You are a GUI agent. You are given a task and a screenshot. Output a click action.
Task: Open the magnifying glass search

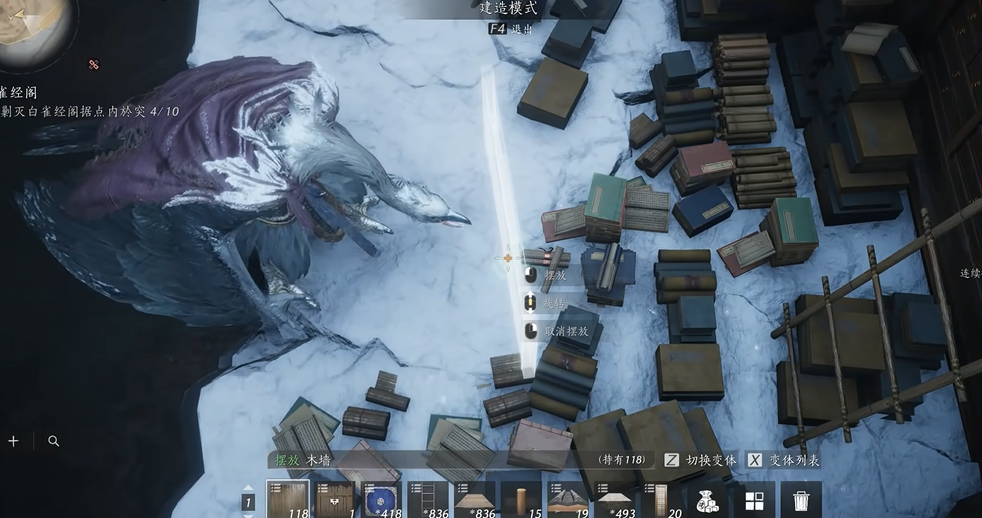coord(53,440)
